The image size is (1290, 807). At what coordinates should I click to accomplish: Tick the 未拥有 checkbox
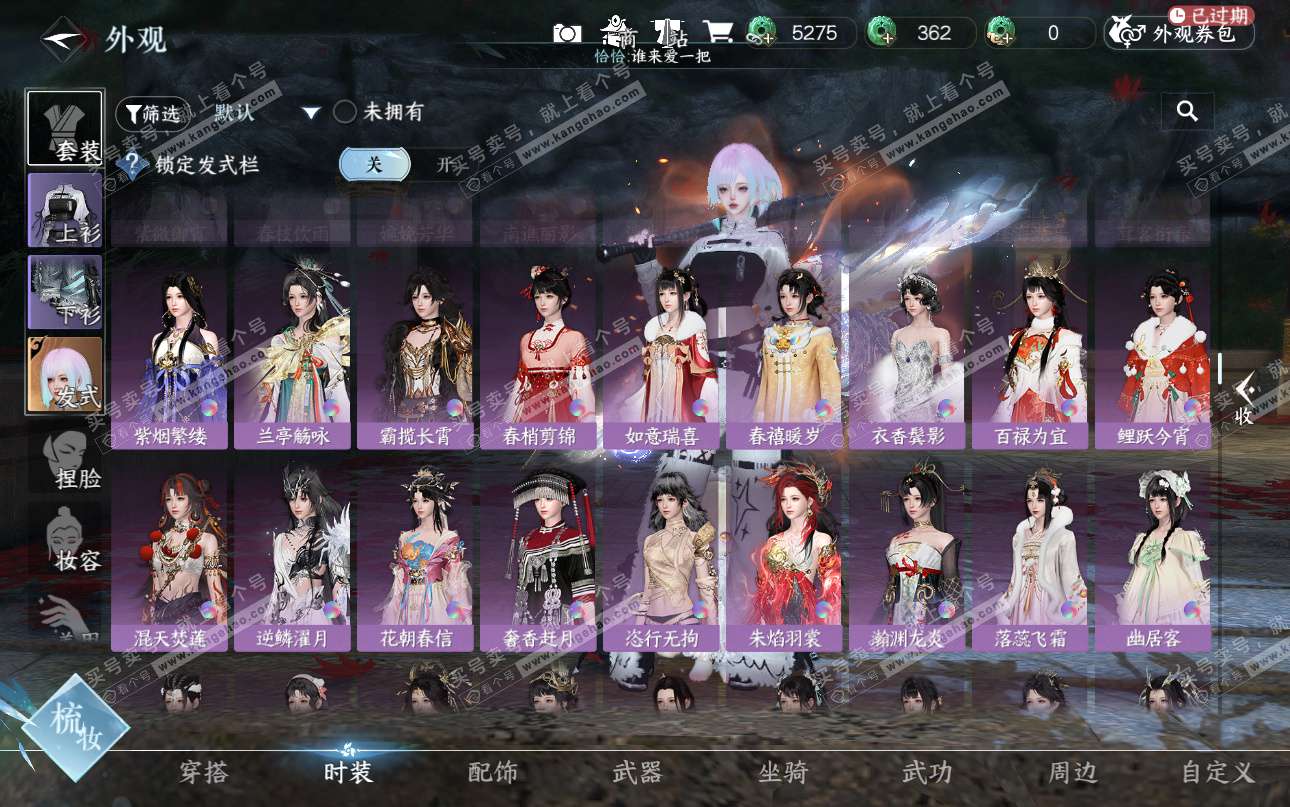[x=345, y=112]
